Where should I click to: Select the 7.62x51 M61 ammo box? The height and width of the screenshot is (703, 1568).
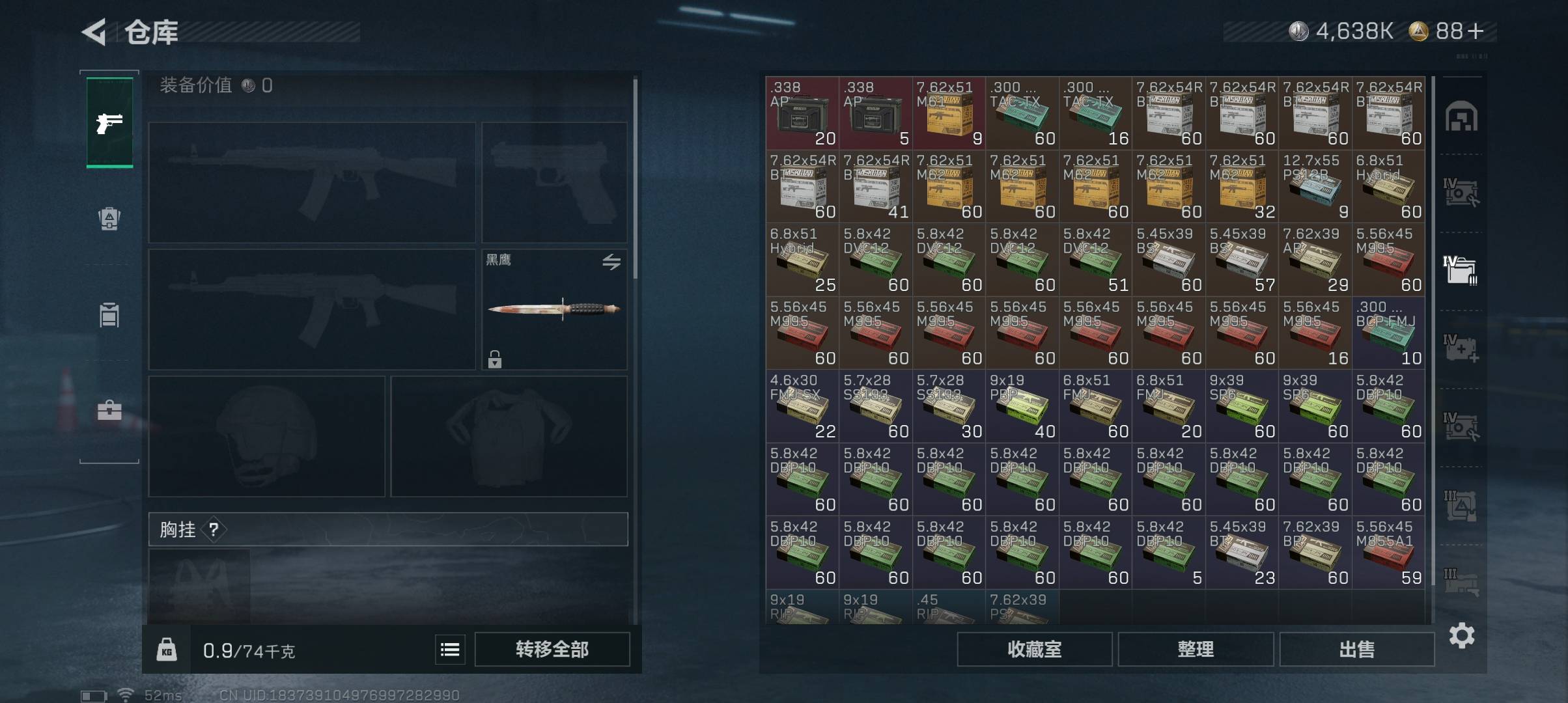point(949,113)
